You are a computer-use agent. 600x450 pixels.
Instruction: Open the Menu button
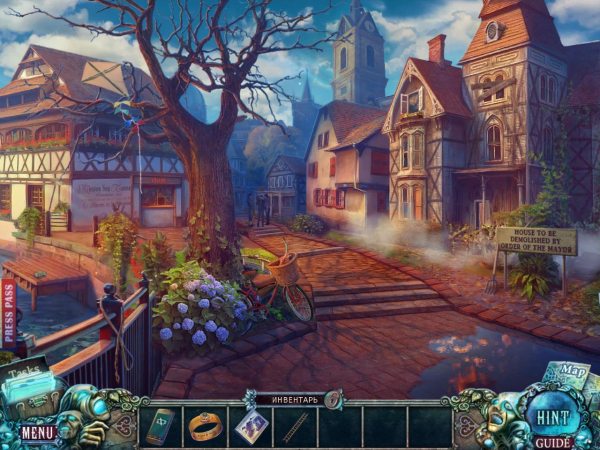point(38,432)
